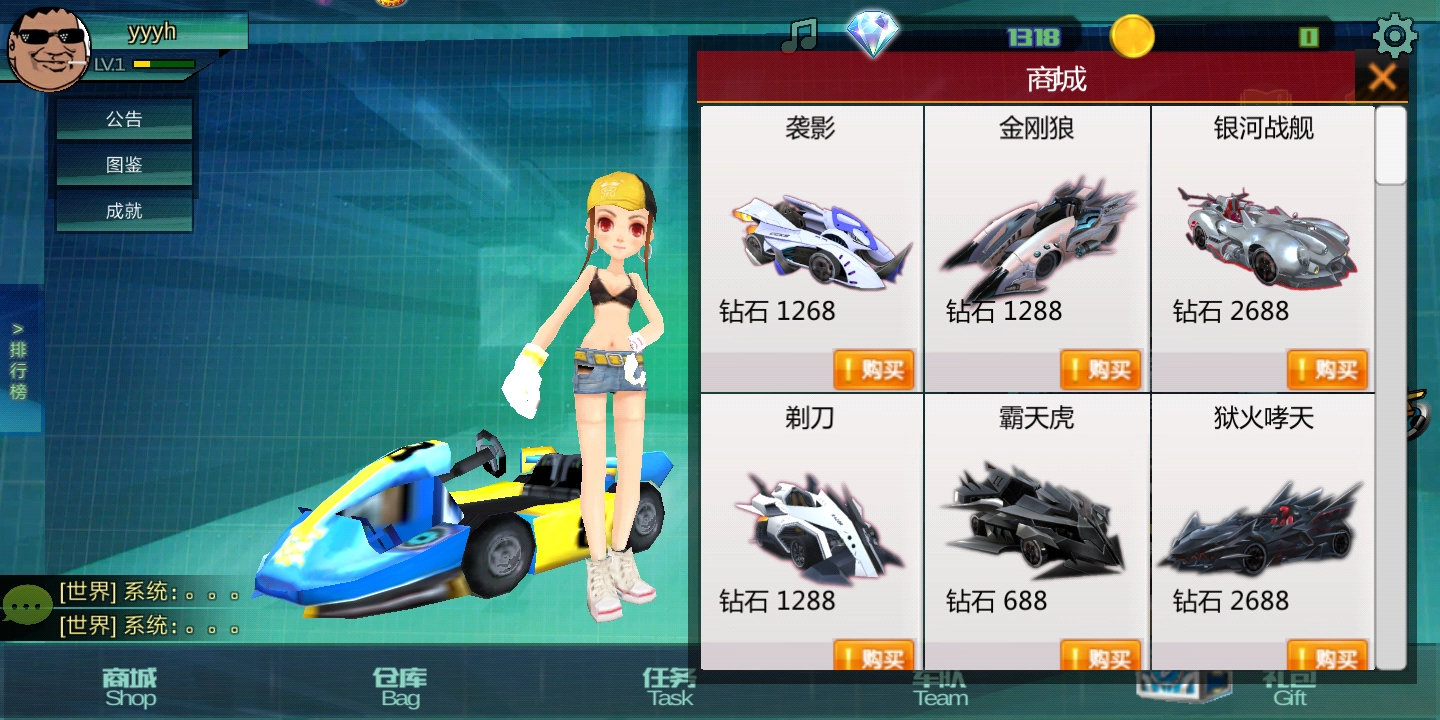Purchase 霸天虎 for 688 diamonds
1440x720 pixels.
1100,658
